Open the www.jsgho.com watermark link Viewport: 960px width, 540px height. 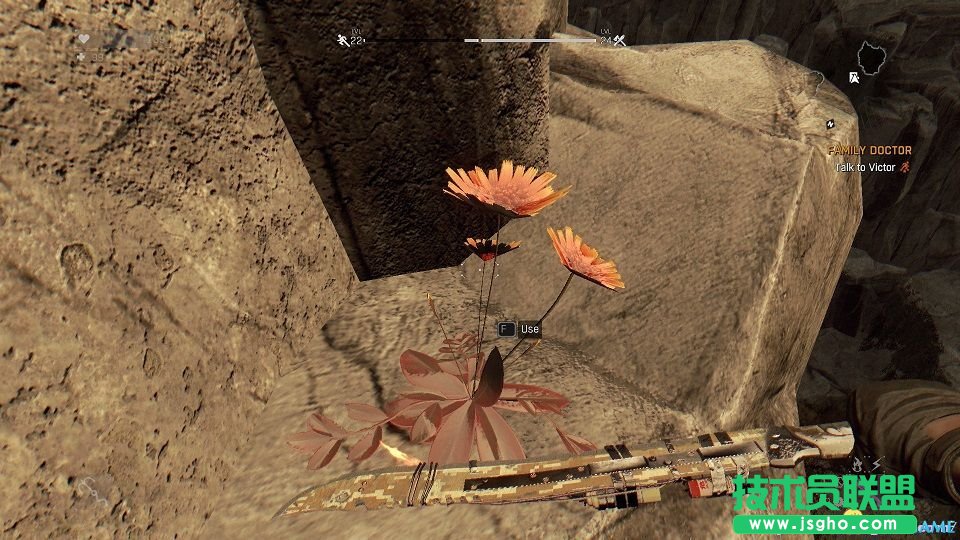click(x=824, y=523)
